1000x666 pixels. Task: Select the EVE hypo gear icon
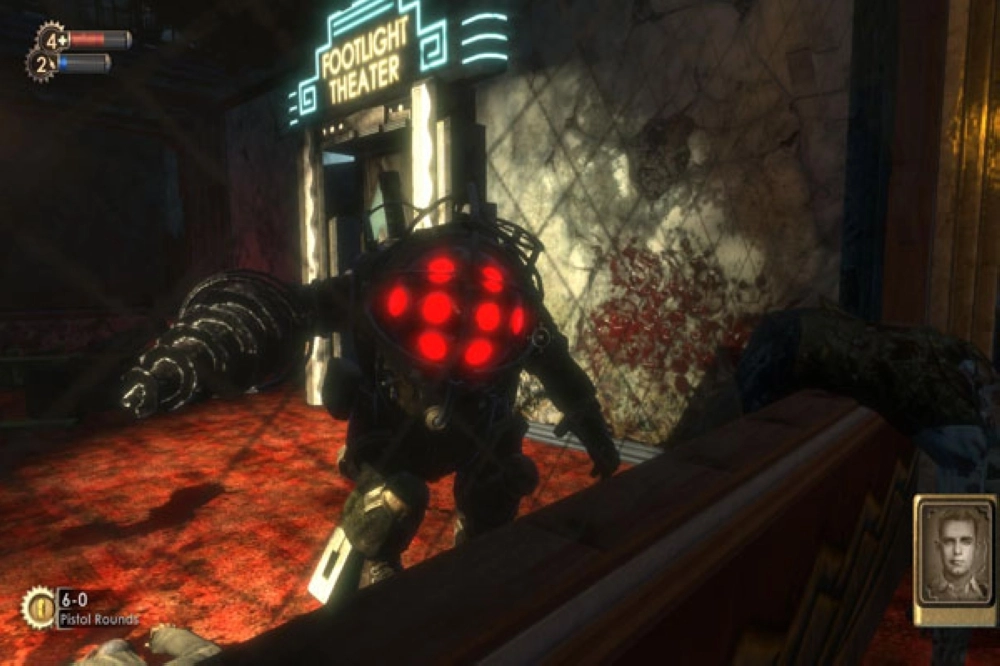click(41, 64)
